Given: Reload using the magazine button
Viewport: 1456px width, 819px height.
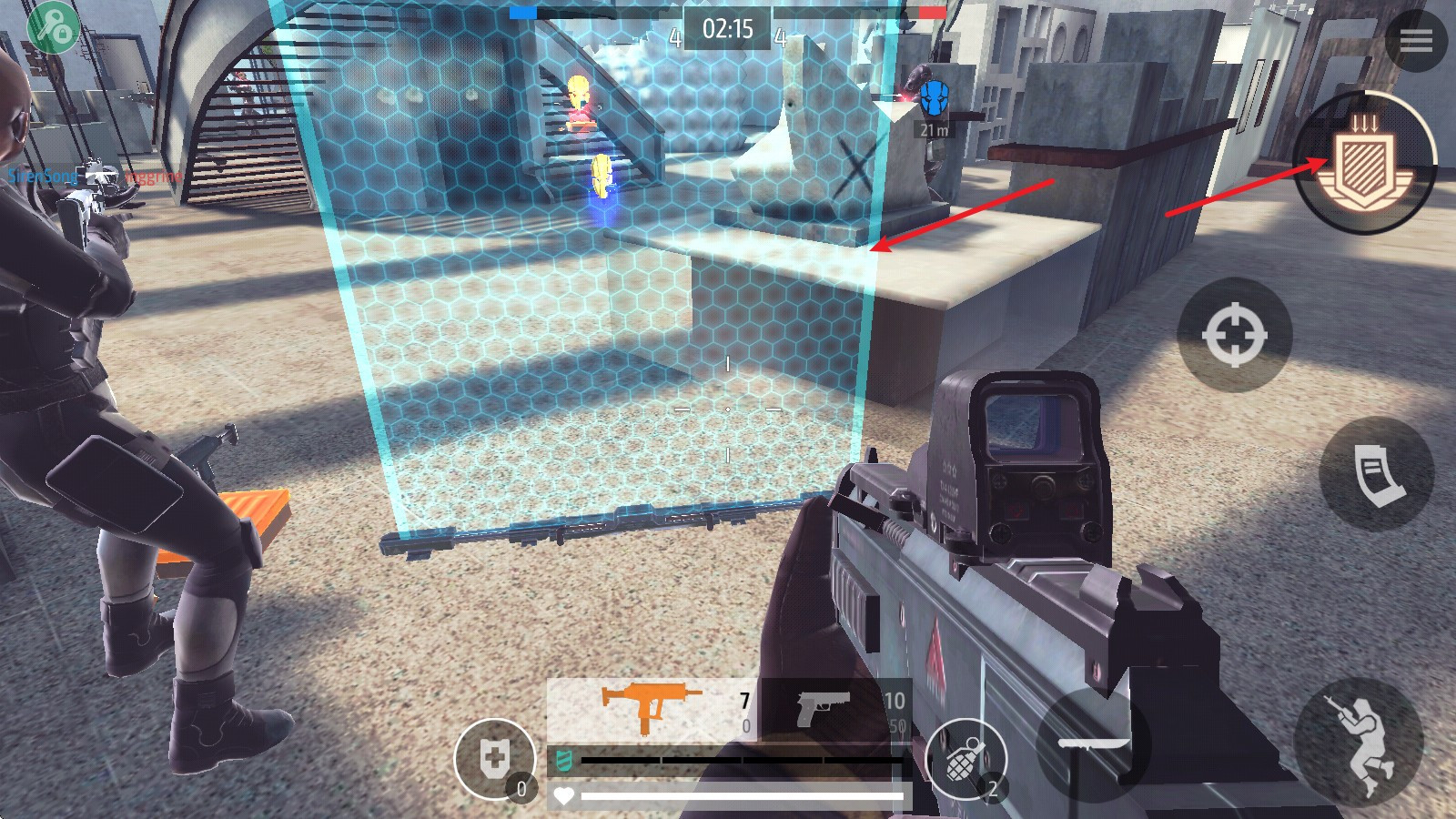Looking at the screenshot, I should click(1377, 474).
